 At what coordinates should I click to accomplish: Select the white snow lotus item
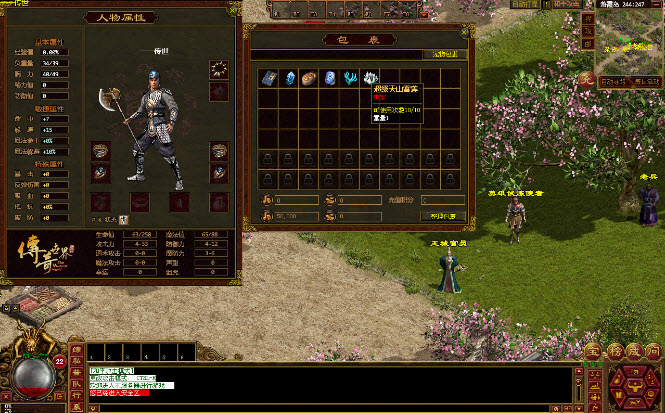369,78
